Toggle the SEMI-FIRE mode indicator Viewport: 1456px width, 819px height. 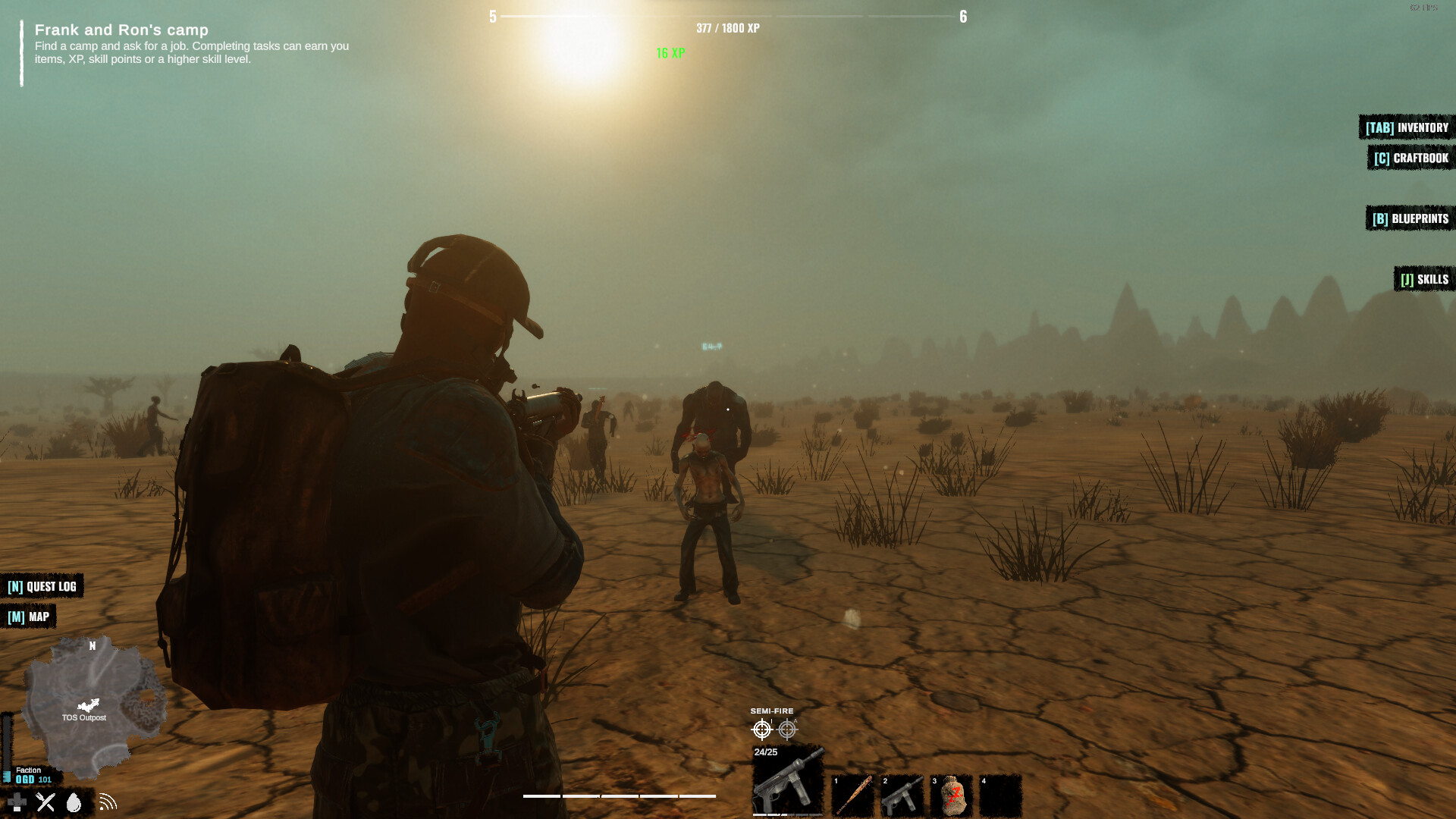pos(771,711)
